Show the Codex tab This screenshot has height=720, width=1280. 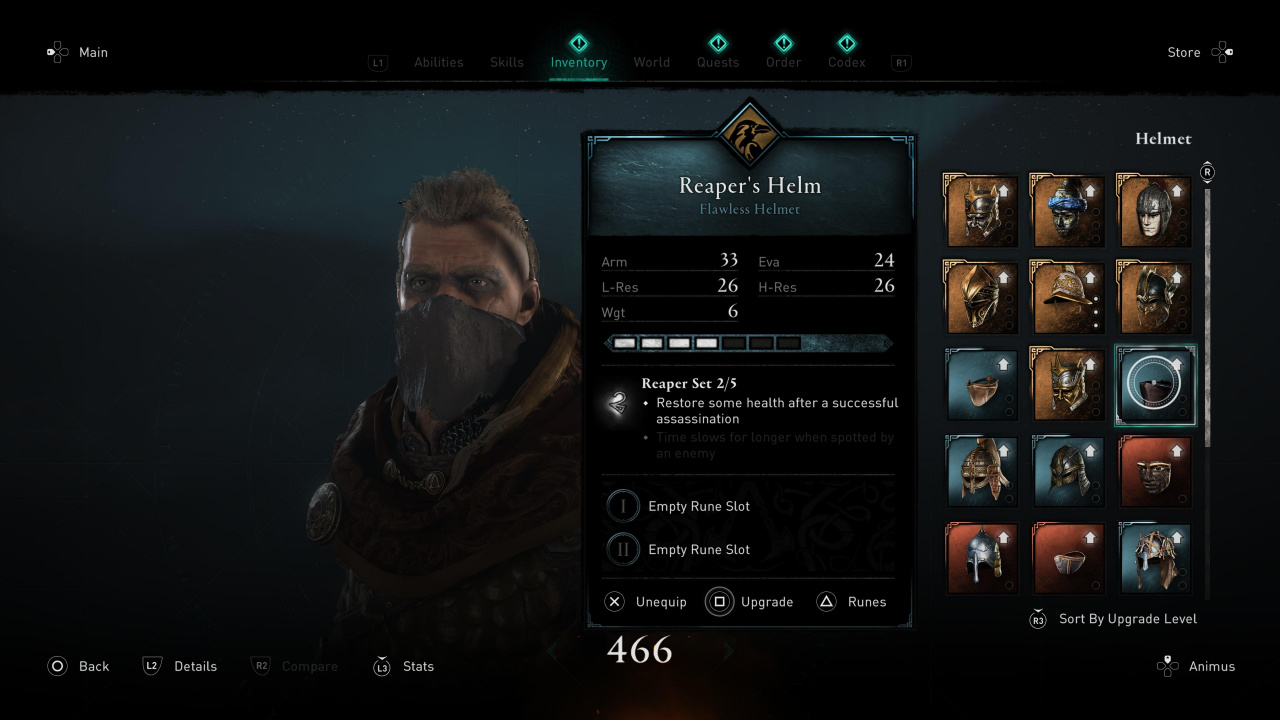(x=846, y=62)
